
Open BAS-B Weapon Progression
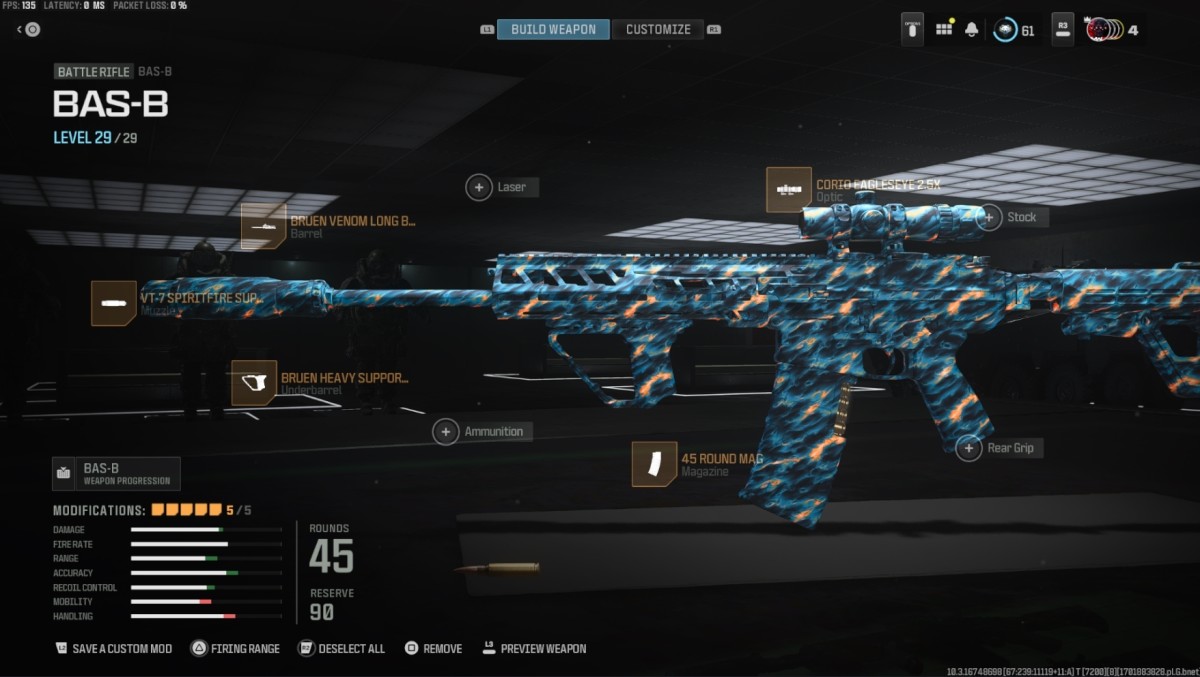[116, 473]
